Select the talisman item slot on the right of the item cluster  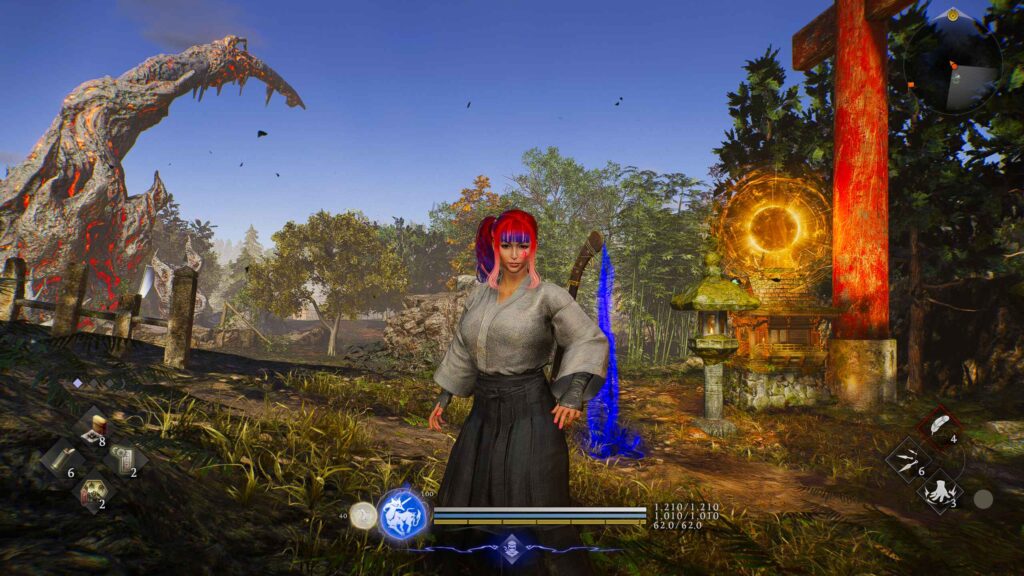125,460
